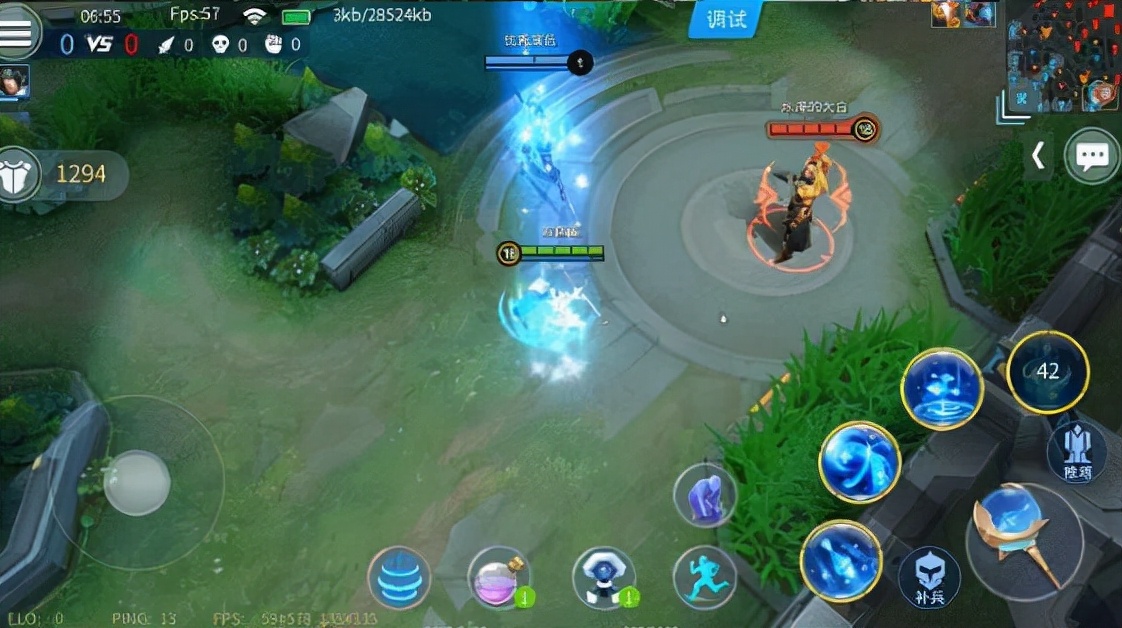Tap the ultimate skill on 42 cooldown
This screenshot has height=628, width=1122.
[x=1047, y=372]
